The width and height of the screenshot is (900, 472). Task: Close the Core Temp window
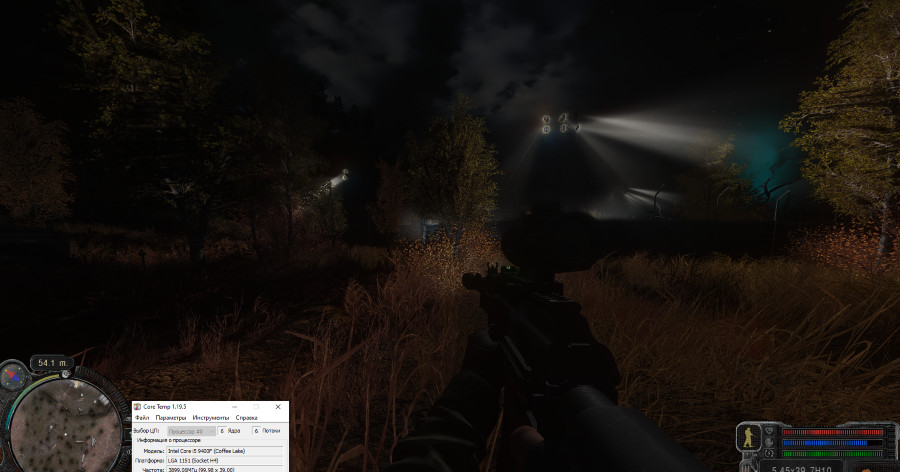(x=277, y=406)
